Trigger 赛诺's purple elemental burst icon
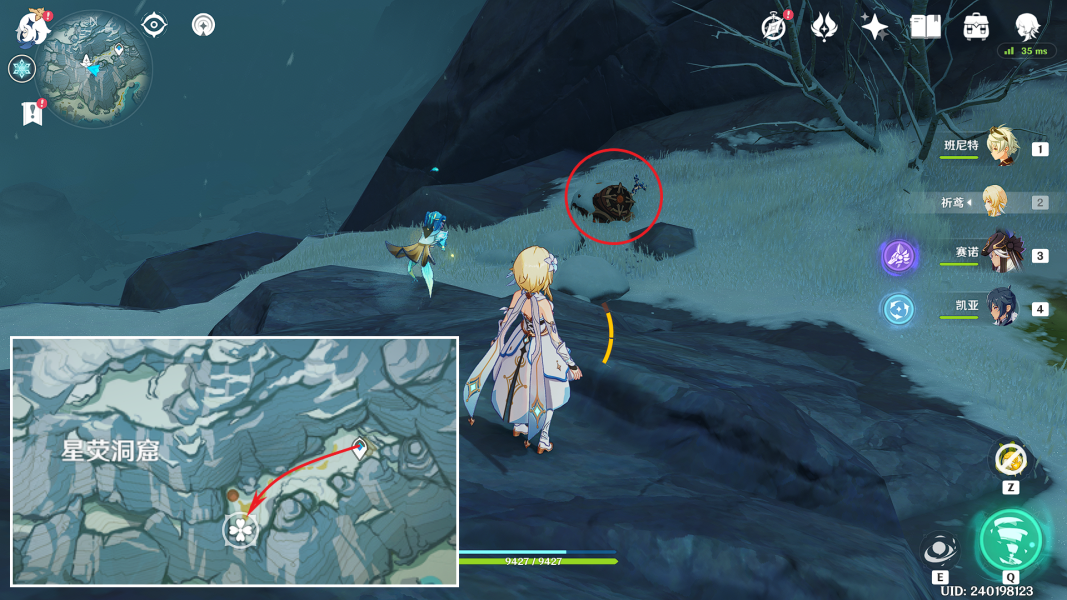Screen dimensions: 1067x600 [898, 256]
